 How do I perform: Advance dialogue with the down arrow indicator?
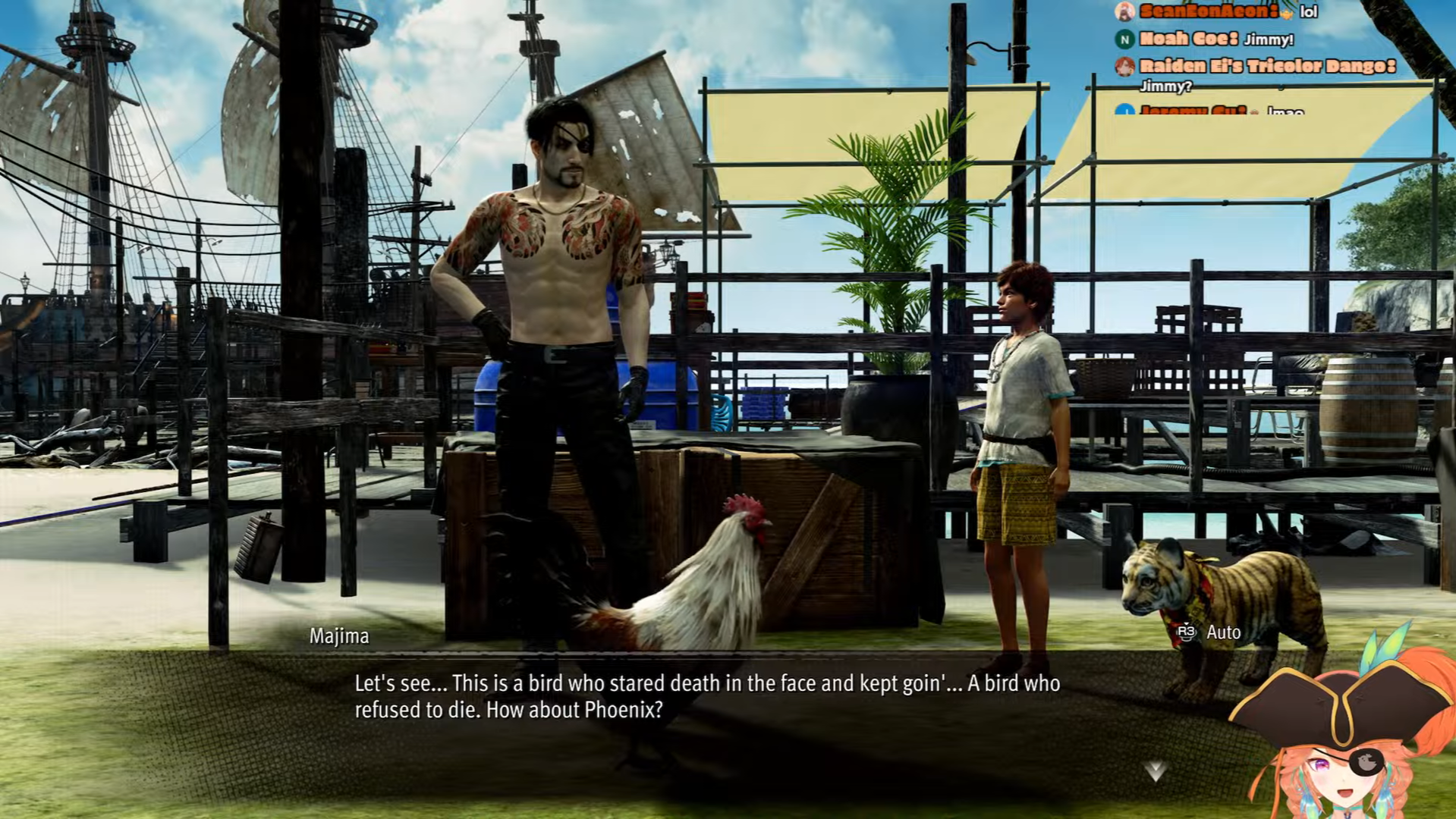click(x=1155, y=771)
